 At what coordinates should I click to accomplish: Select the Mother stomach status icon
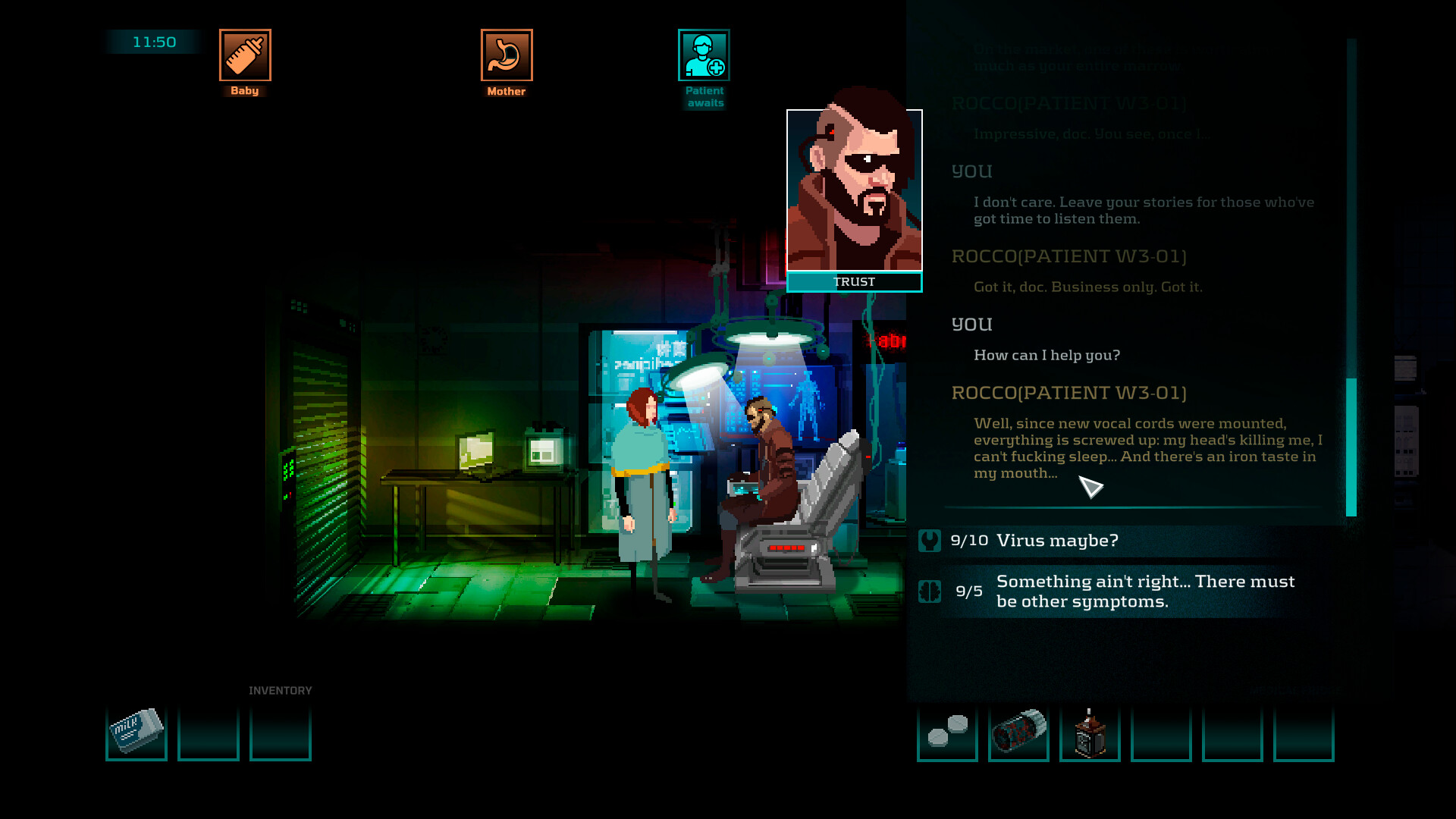505,53
